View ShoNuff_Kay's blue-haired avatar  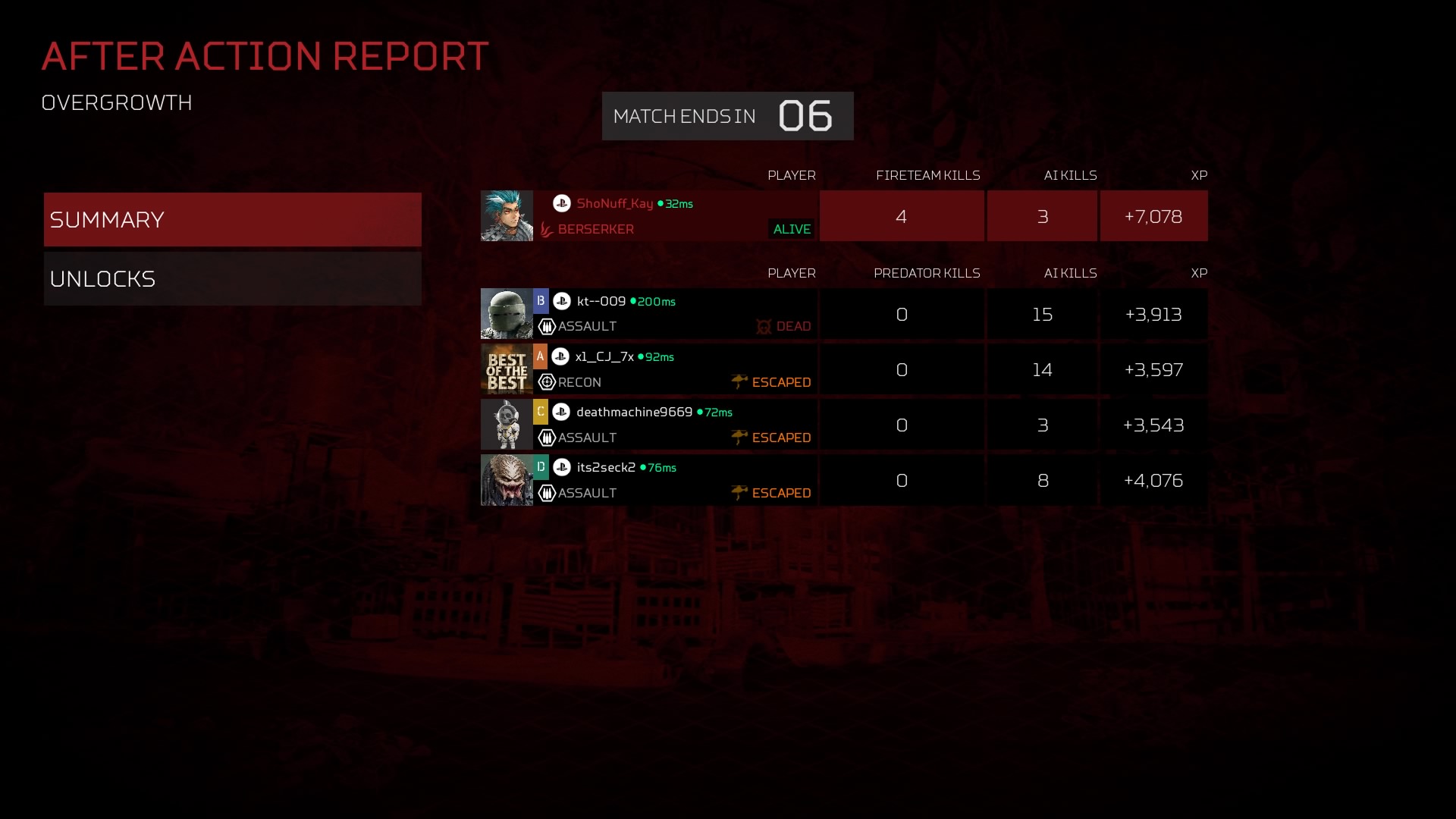coord(507,216)
